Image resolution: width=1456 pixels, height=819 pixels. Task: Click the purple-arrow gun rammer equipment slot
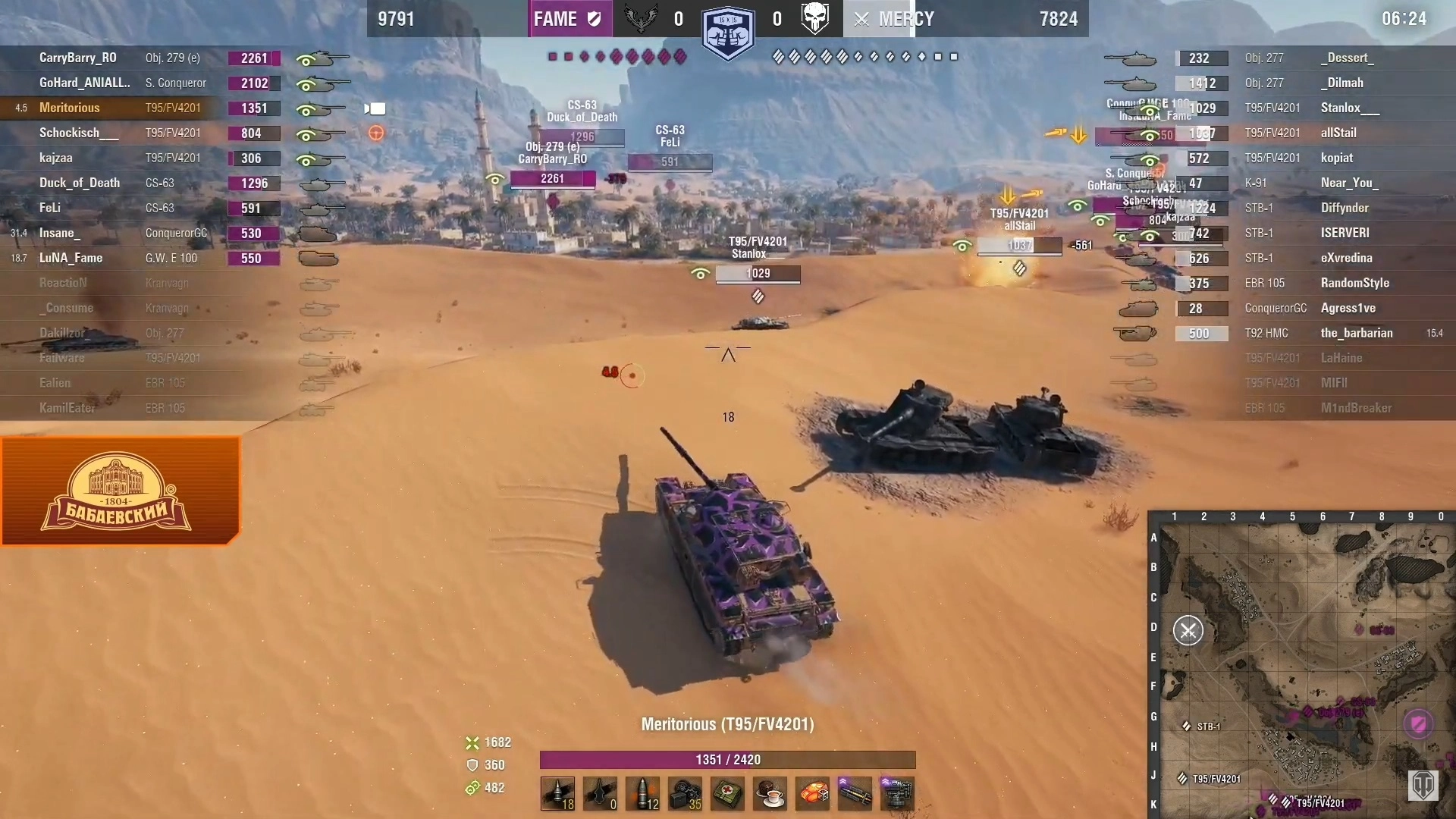[855, 793]
